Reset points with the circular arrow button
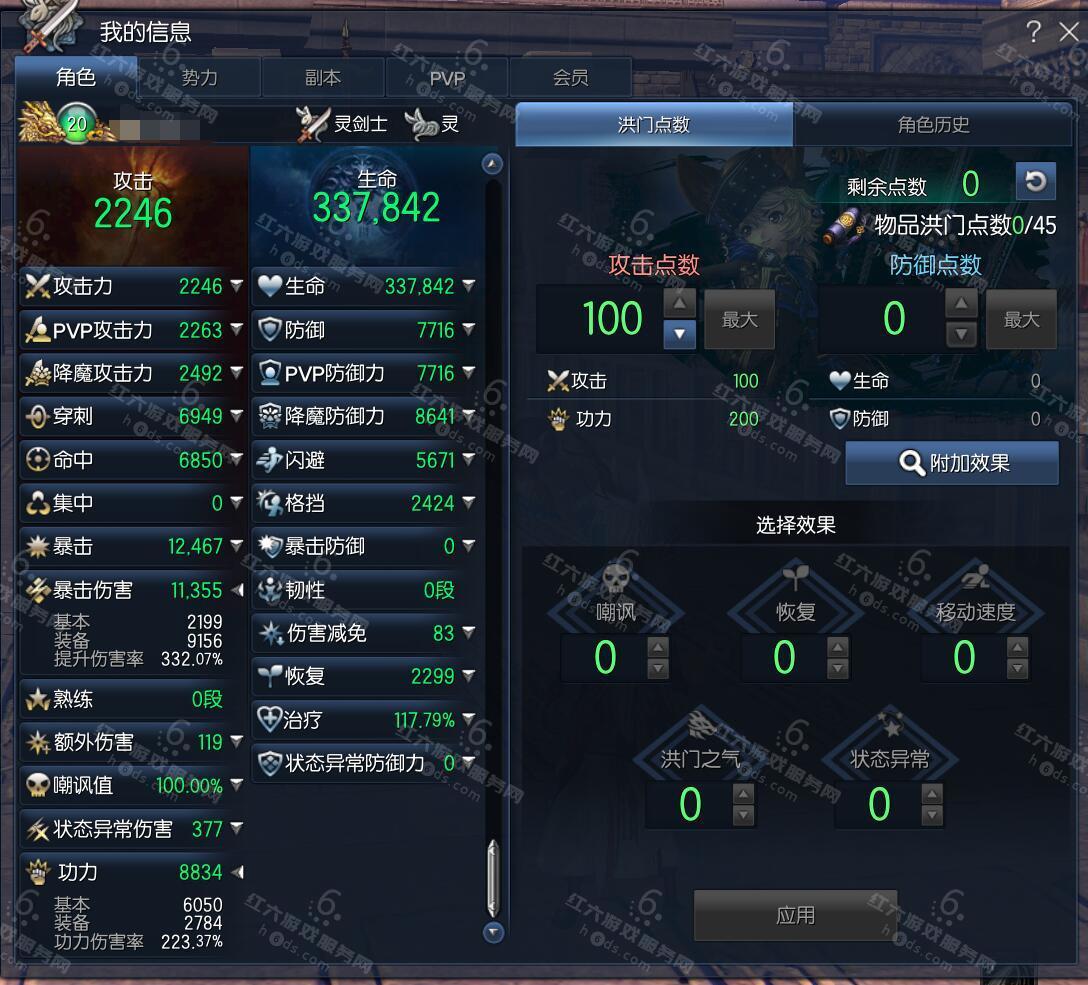This screenshot has width=1088, height=985. point(1035,182)
